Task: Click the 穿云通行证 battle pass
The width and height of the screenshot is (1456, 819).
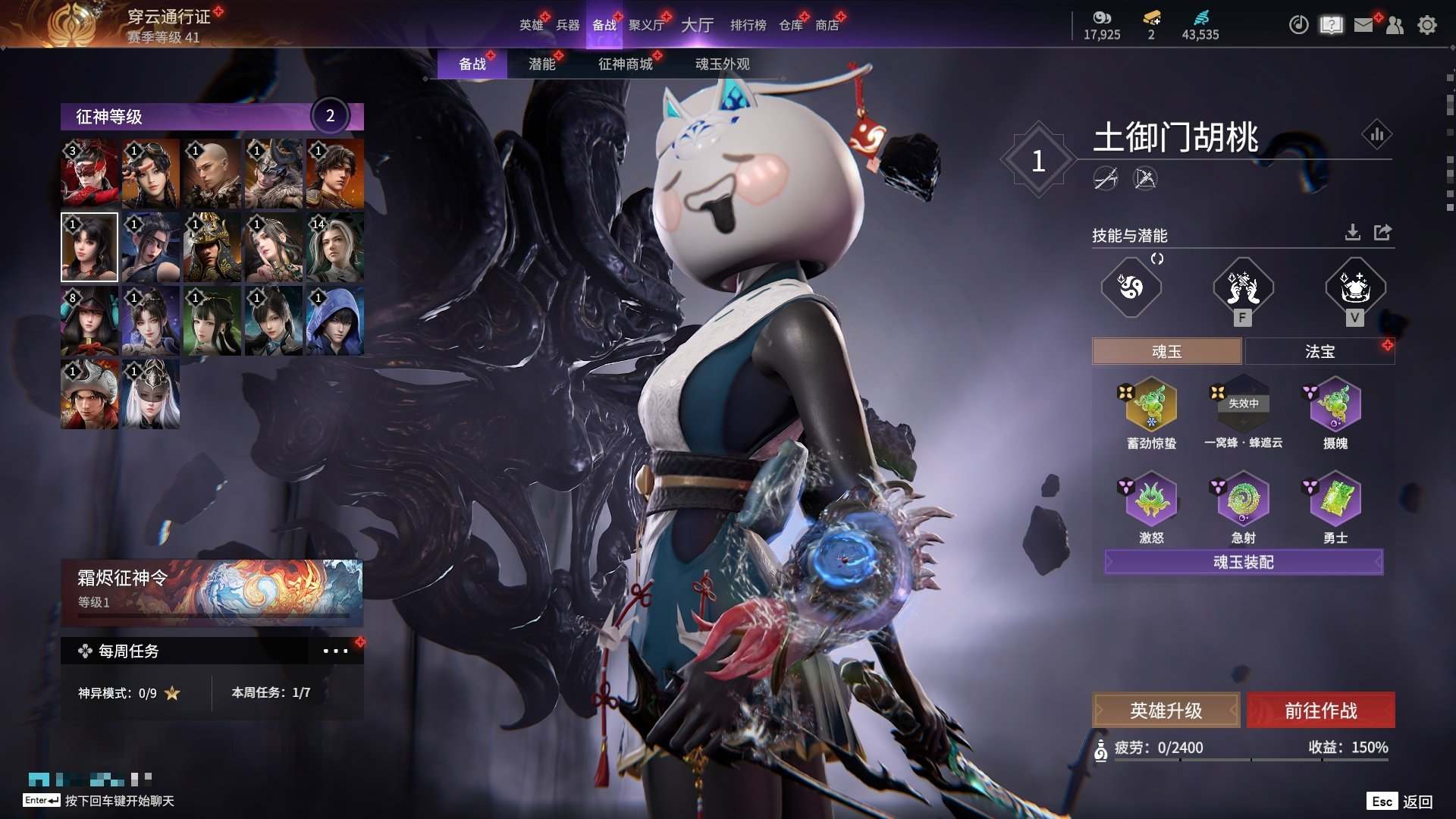Action: click(x=168, y=17)
